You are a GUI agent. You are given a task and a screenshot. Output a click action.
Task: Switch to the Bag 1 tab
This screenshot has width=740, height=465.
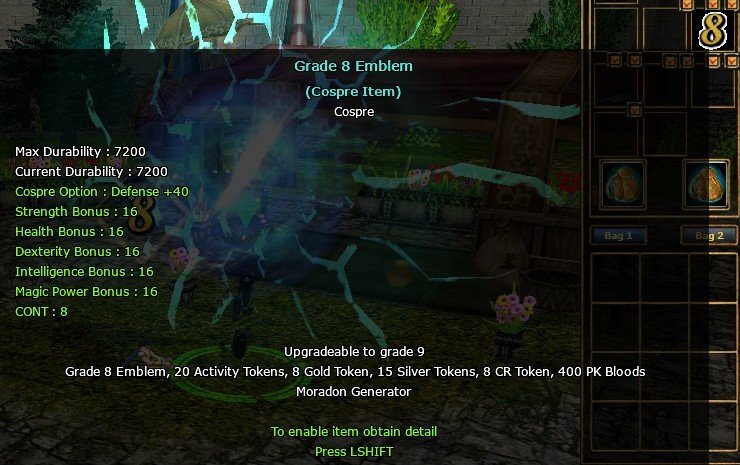(618, 236)
